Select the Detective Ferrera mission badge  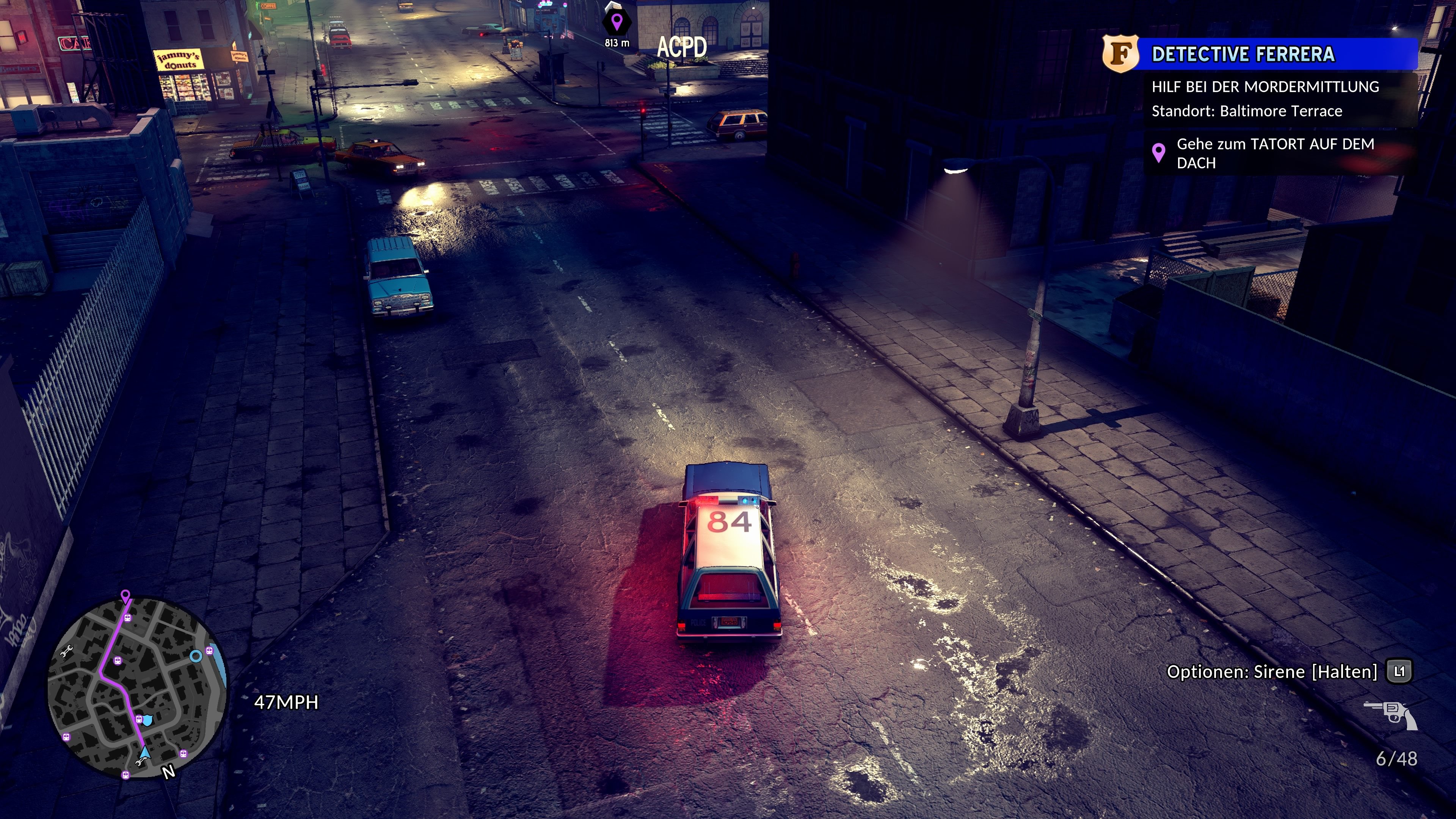1120,54
